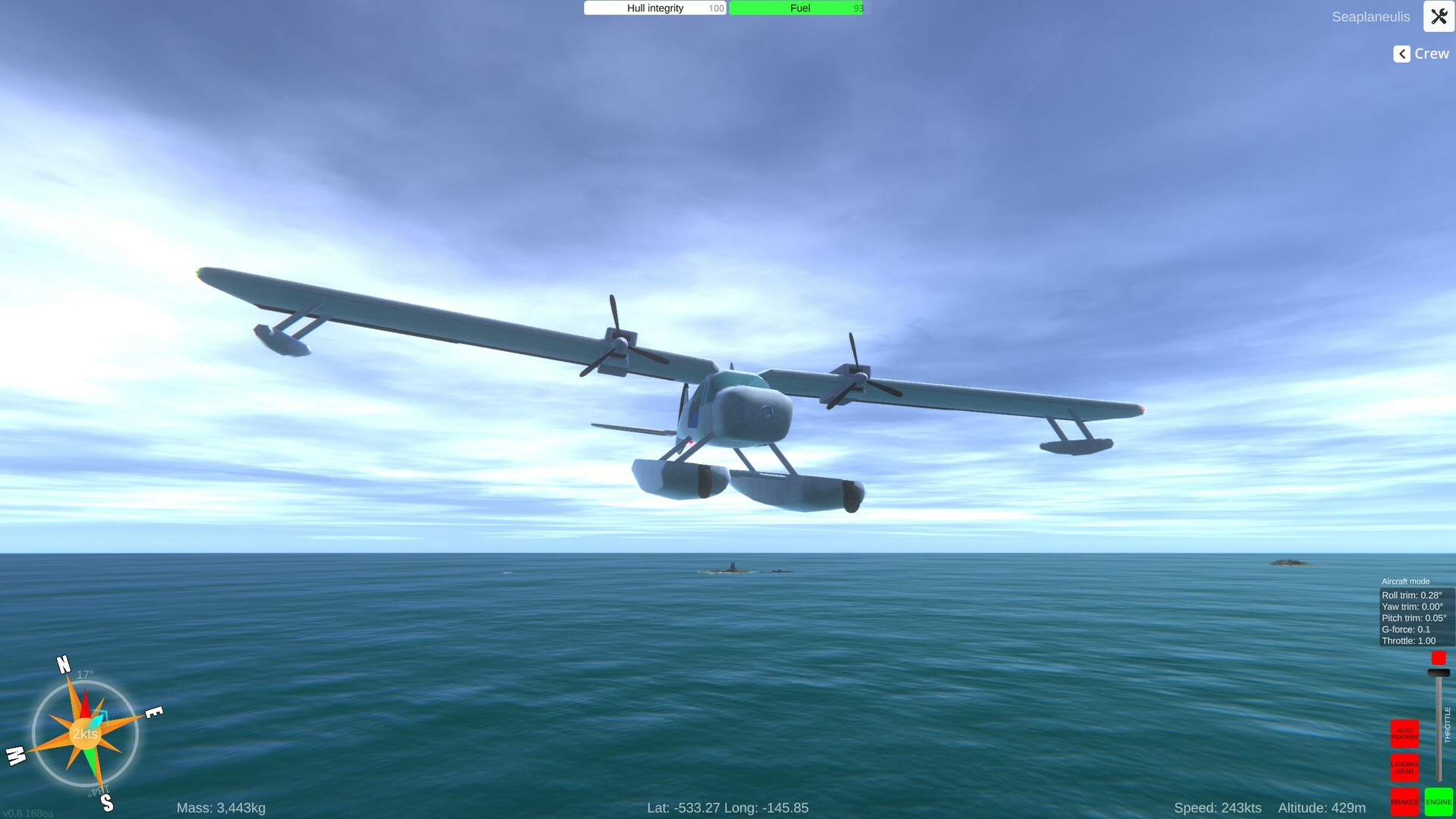This screenshot has height=819, width=1456.
Task: Lower the LANDING GEAR
Action: pos(1404,768)
